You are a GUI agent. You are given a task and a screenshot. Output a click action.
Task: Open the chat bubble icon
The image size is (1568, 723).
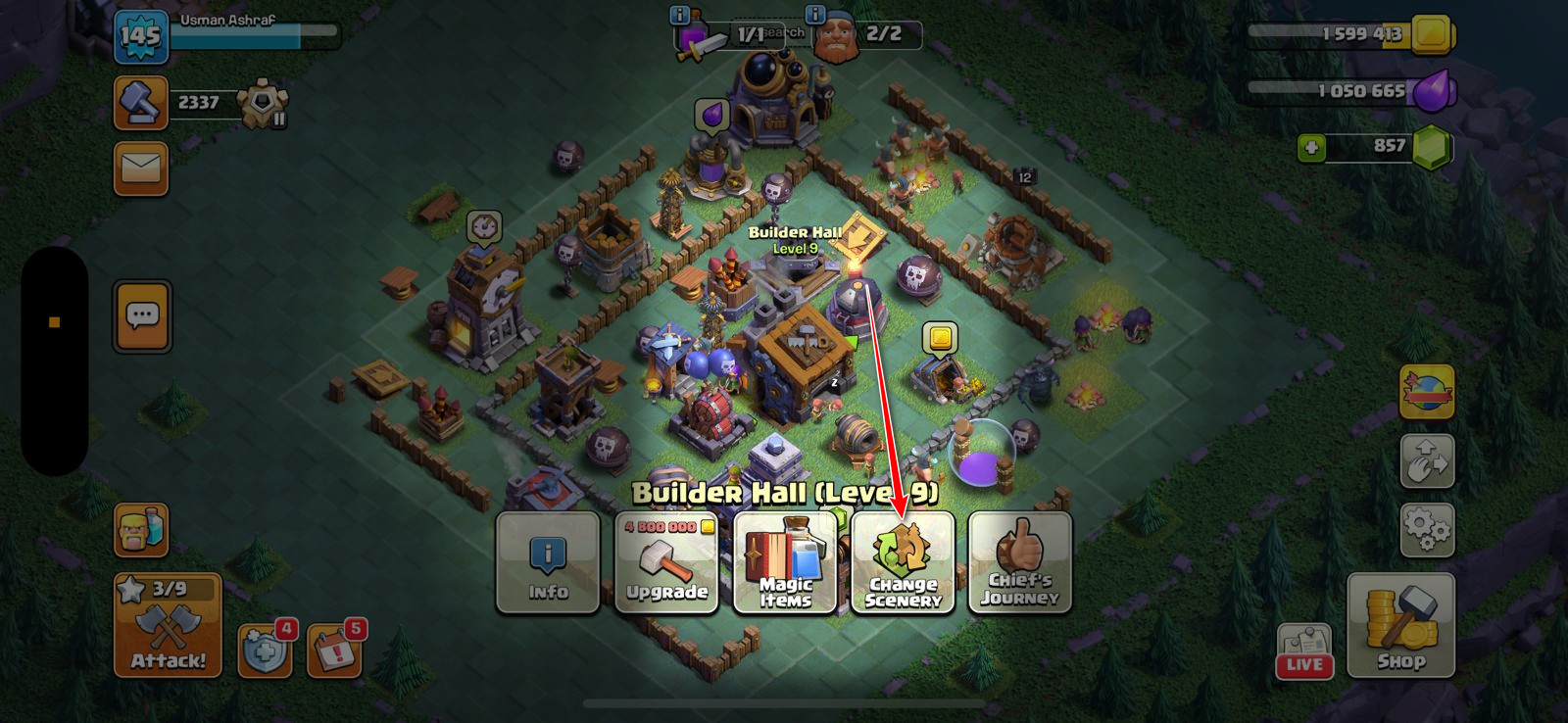[141, 315]
